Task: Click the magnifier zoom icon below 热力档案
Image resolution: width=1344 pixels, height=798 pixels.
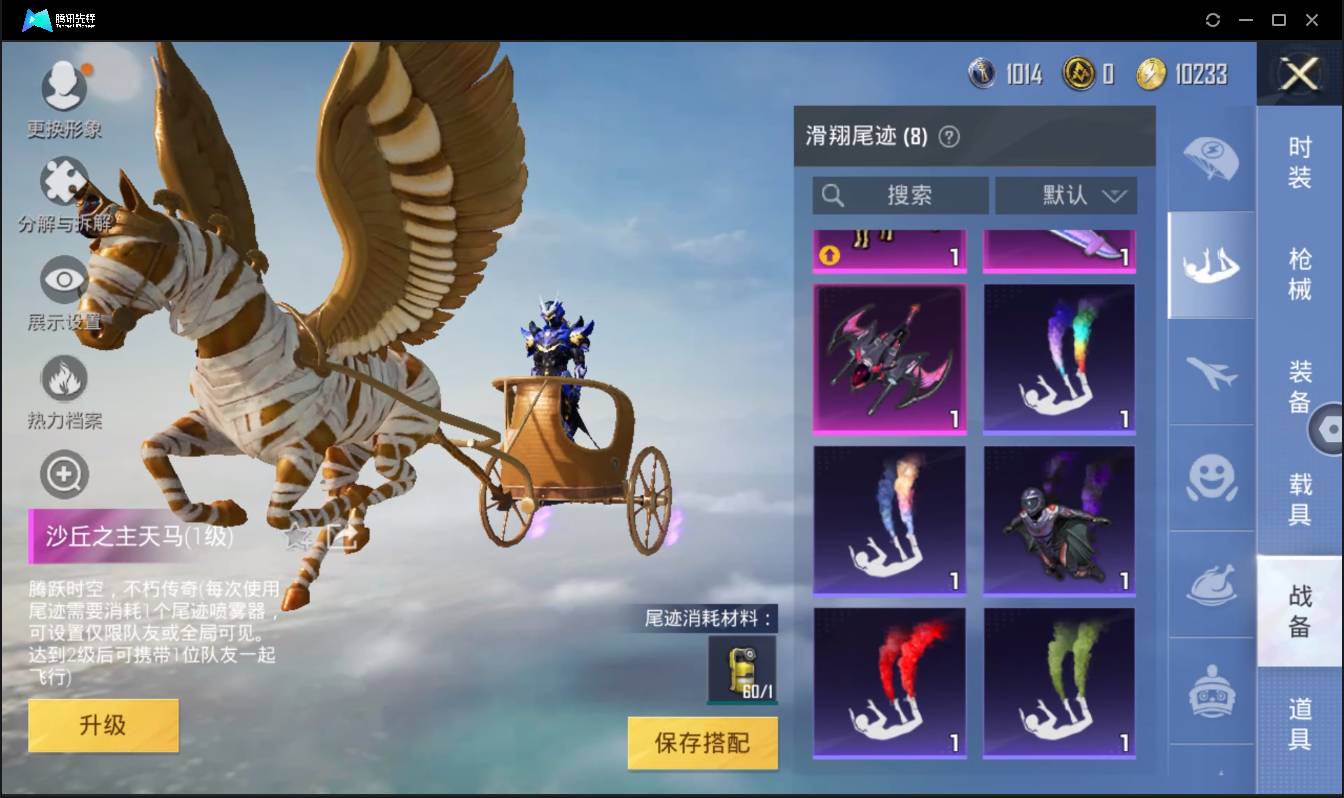Action: tap(63, 473)
